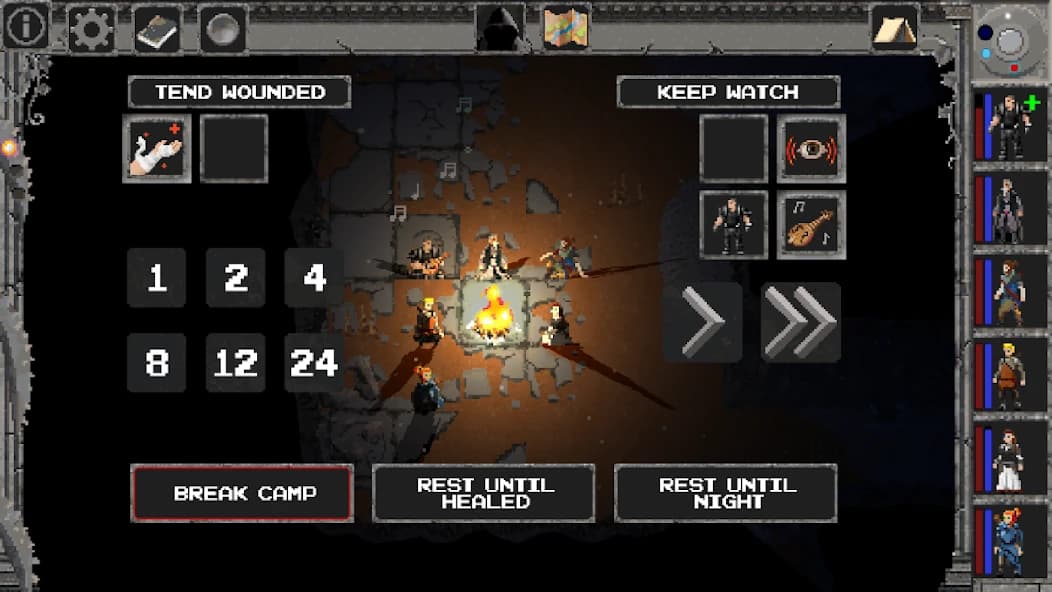The height and width of the screenshot is (592, 1052).
Task: Choose to rest for 4 hours
Action: coord(314,278)
